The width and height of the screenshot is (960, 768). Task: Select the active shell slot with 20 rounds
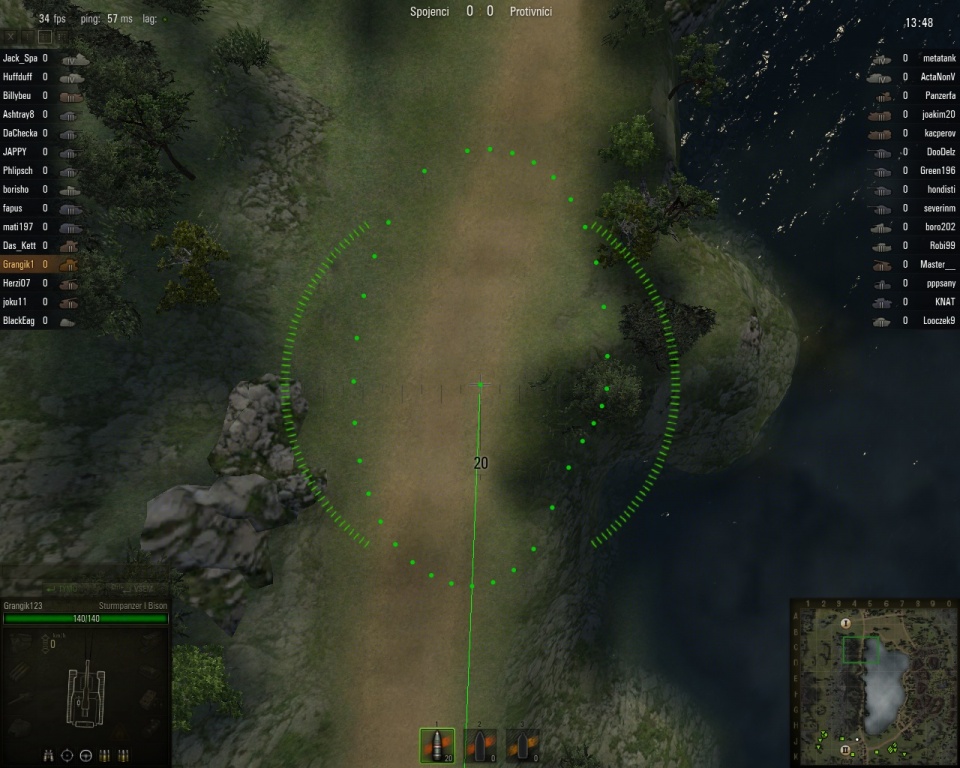point(437,746)
